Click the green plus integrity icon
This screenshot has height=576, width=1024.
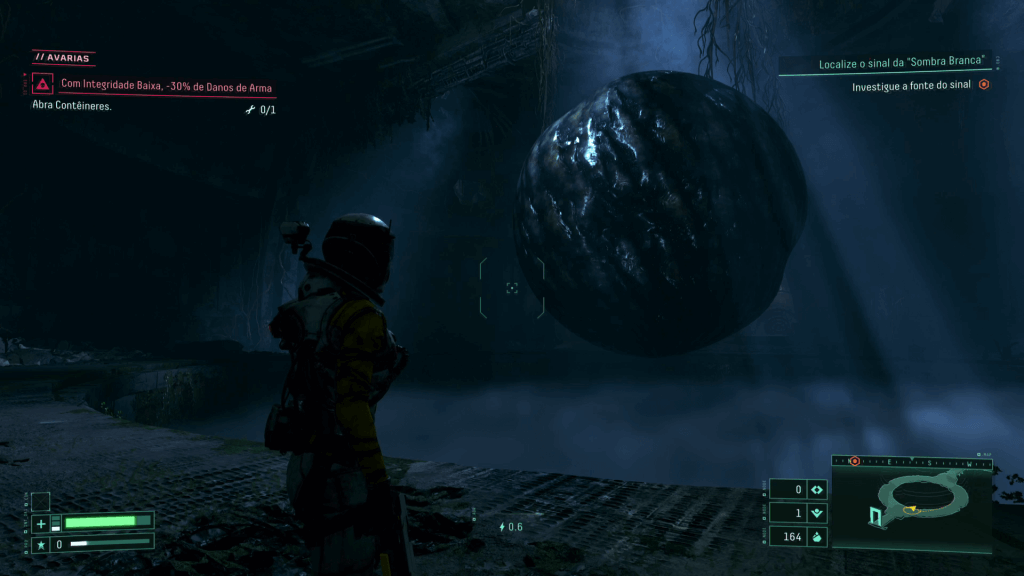[x=40, y=523]
